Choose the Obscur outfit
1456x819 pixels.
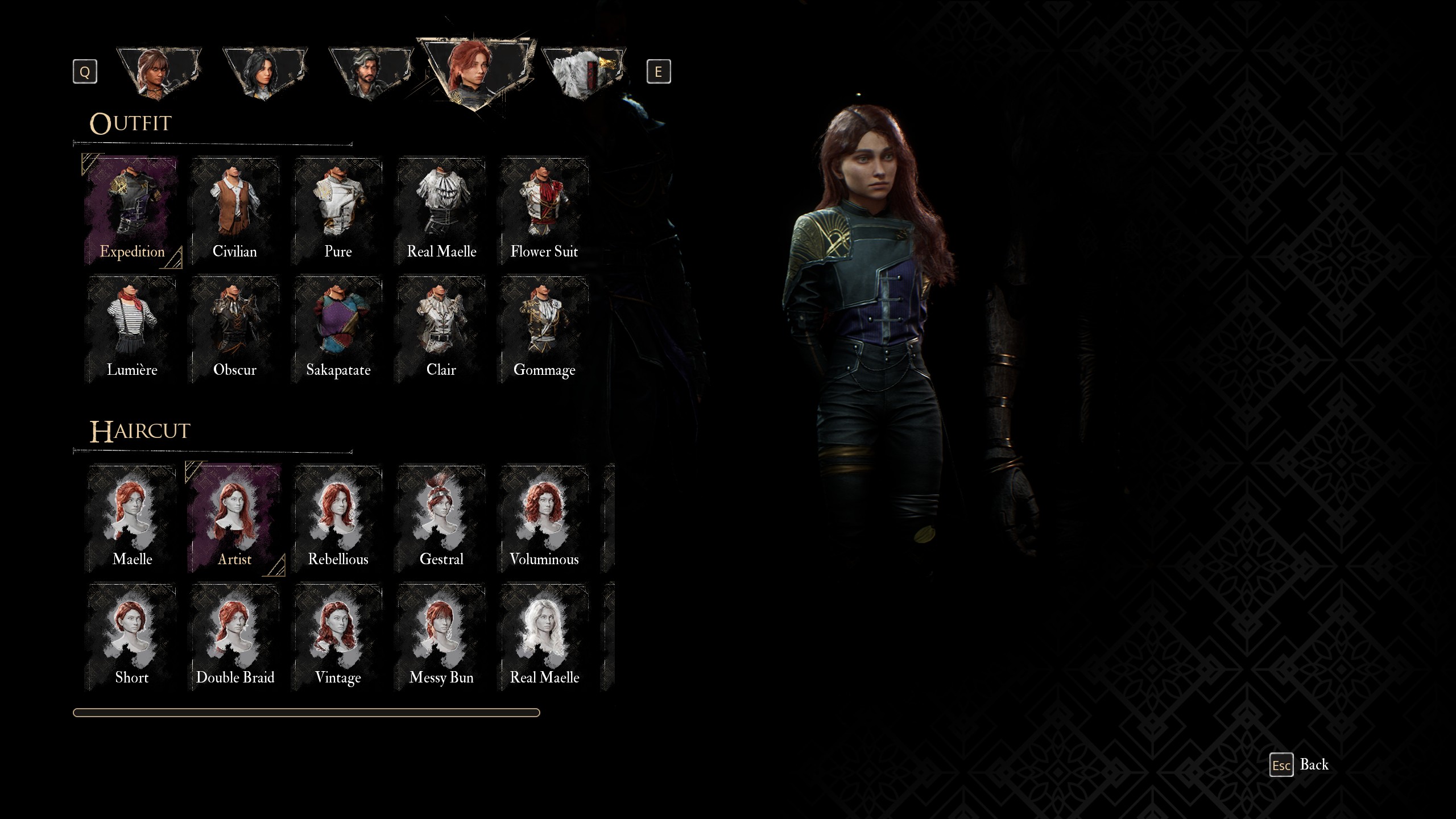[x=235, y=330]
